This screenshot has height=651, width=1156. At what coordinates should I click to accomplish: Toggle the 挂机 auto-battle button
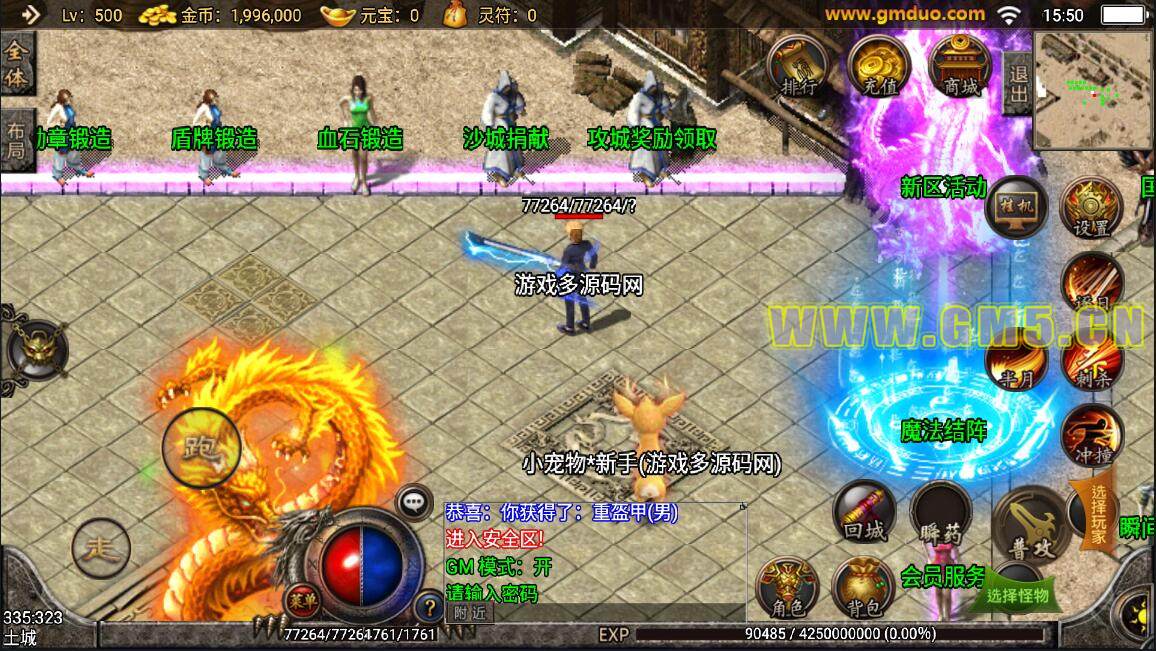[x=1015, y=208]
